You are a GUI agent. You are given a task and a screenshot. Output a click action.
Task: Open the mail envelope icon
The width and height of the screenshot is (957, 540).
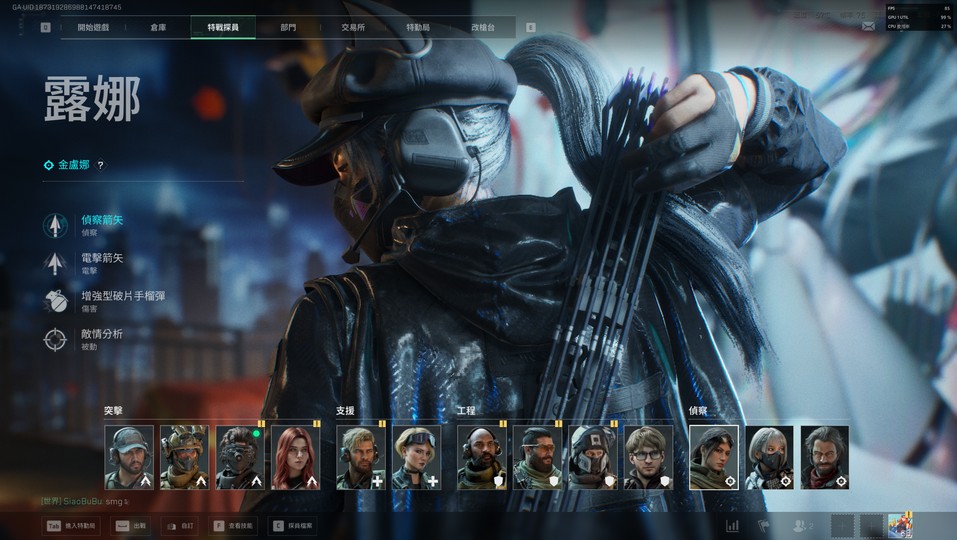click(867, 27)
